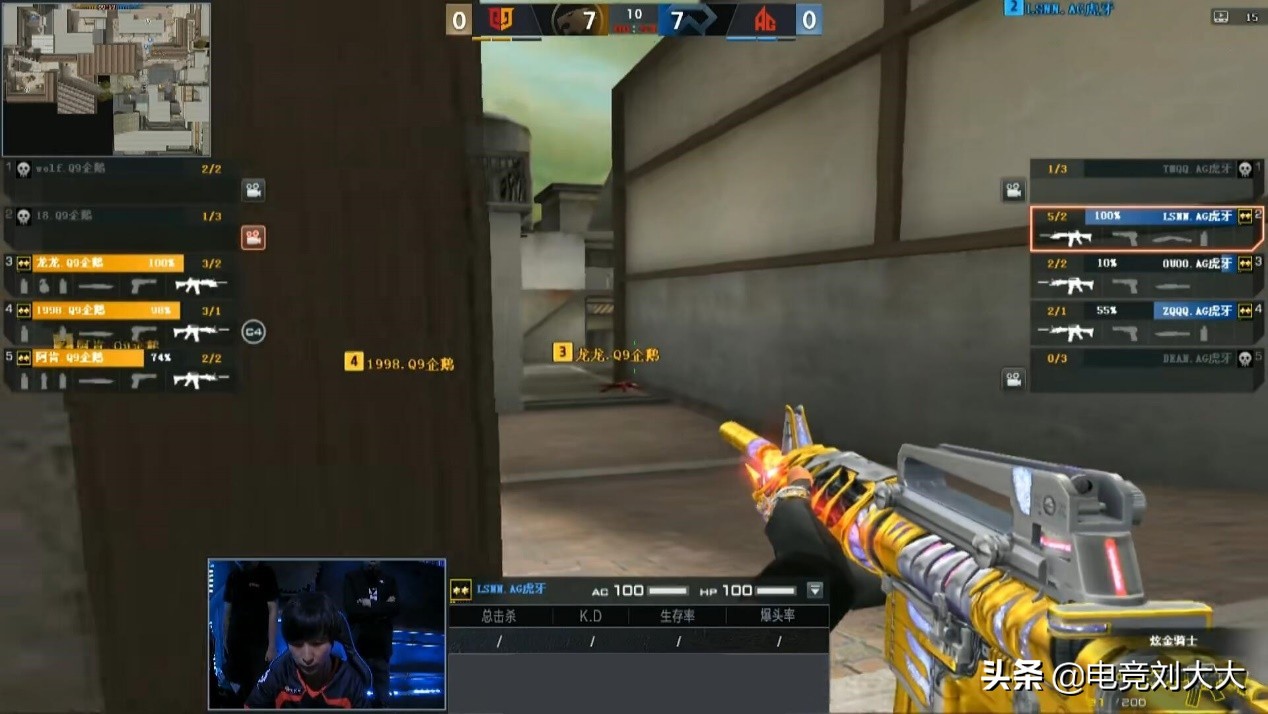The height and width of the screenshot is (714, 1268).
Task: Click the minimap overview
Action: (106, 79)
